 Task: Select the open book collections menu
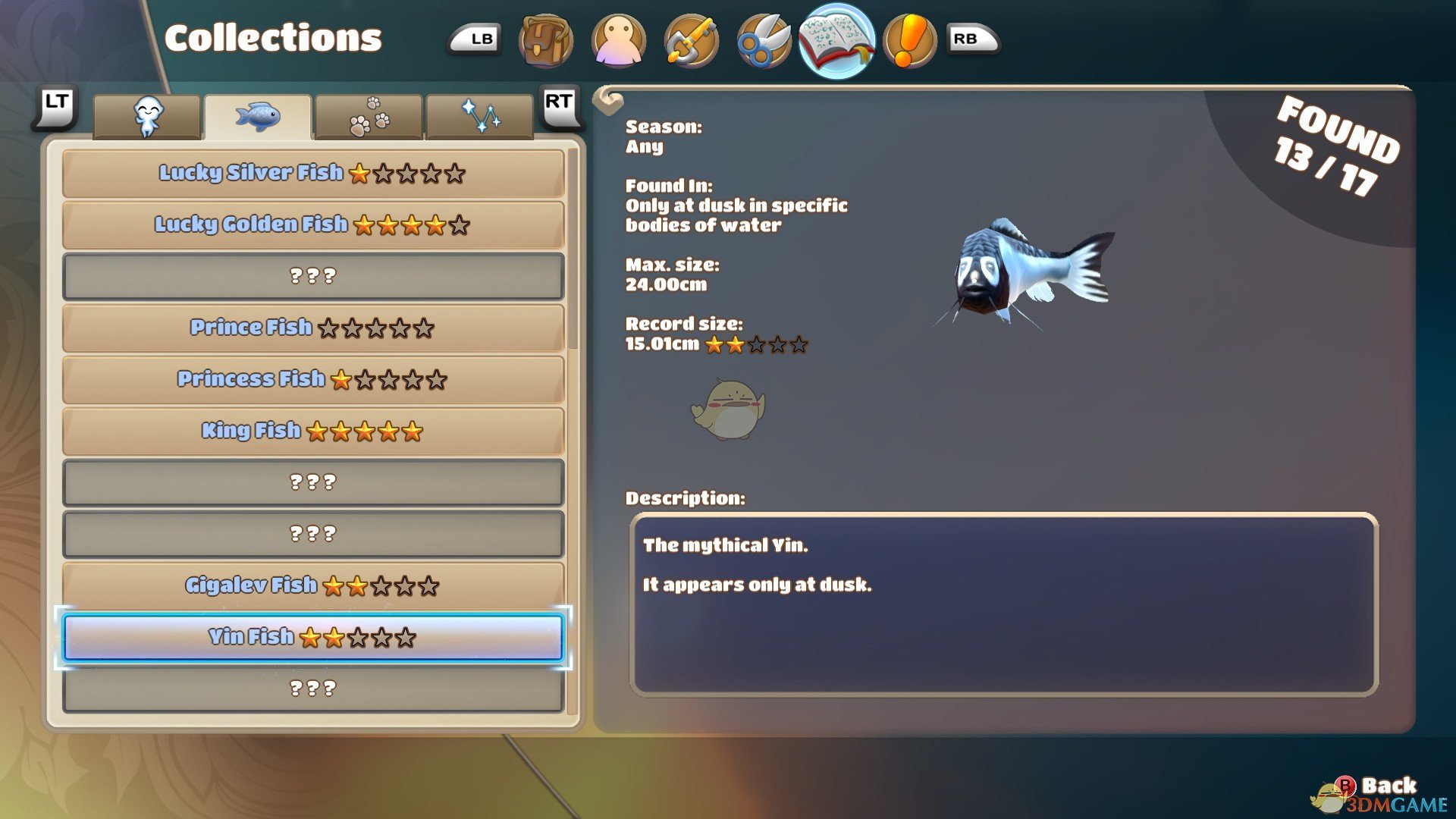(x=836, y=40)
